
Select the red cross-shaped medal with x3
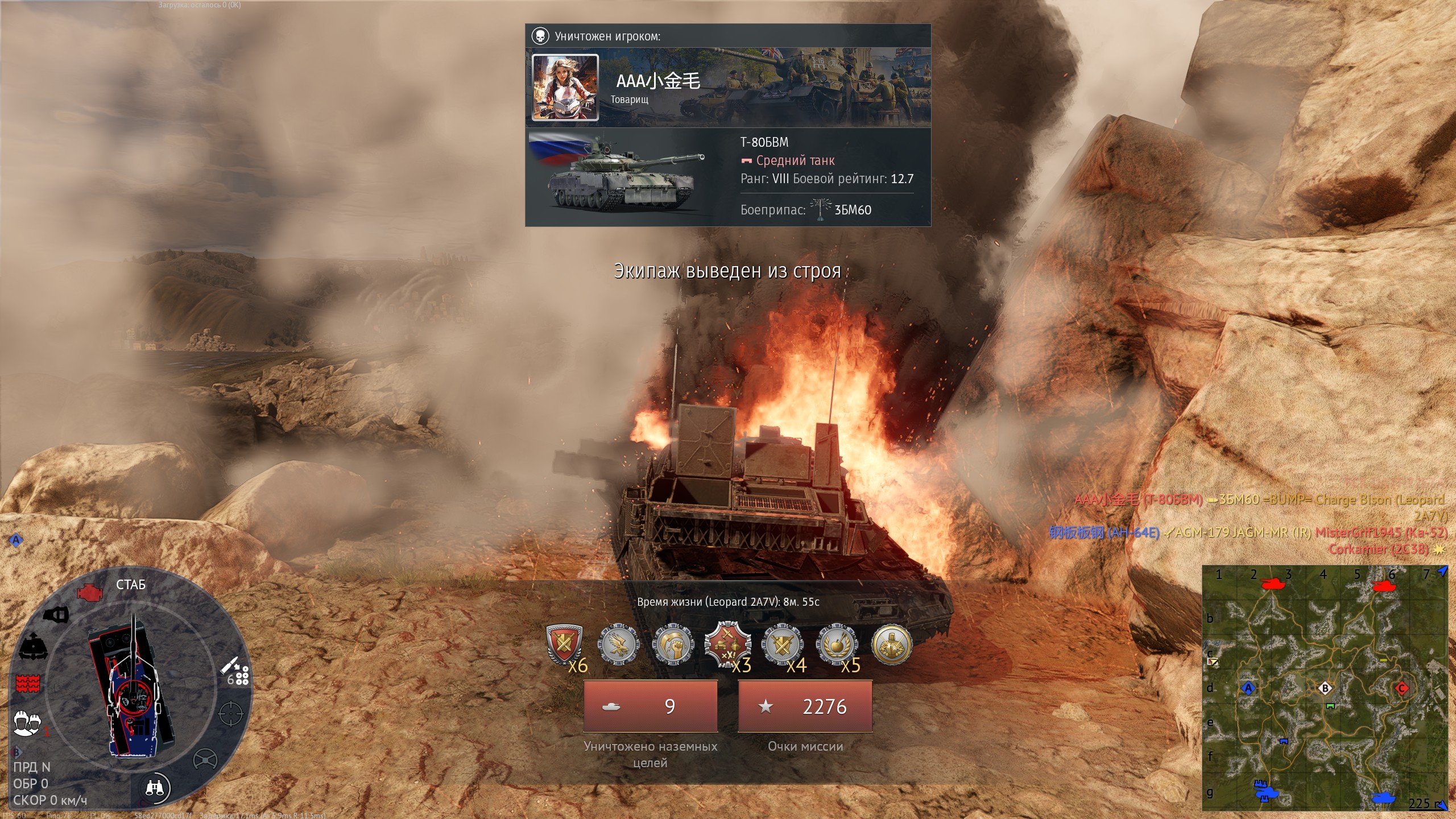click(727, 645)
